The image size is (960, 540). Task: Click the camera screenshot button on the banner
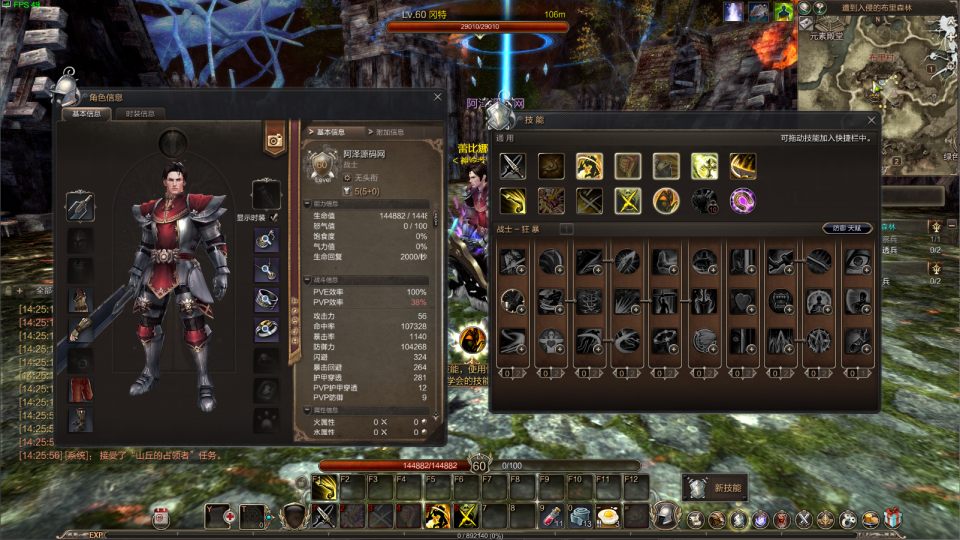pos(274,141)
